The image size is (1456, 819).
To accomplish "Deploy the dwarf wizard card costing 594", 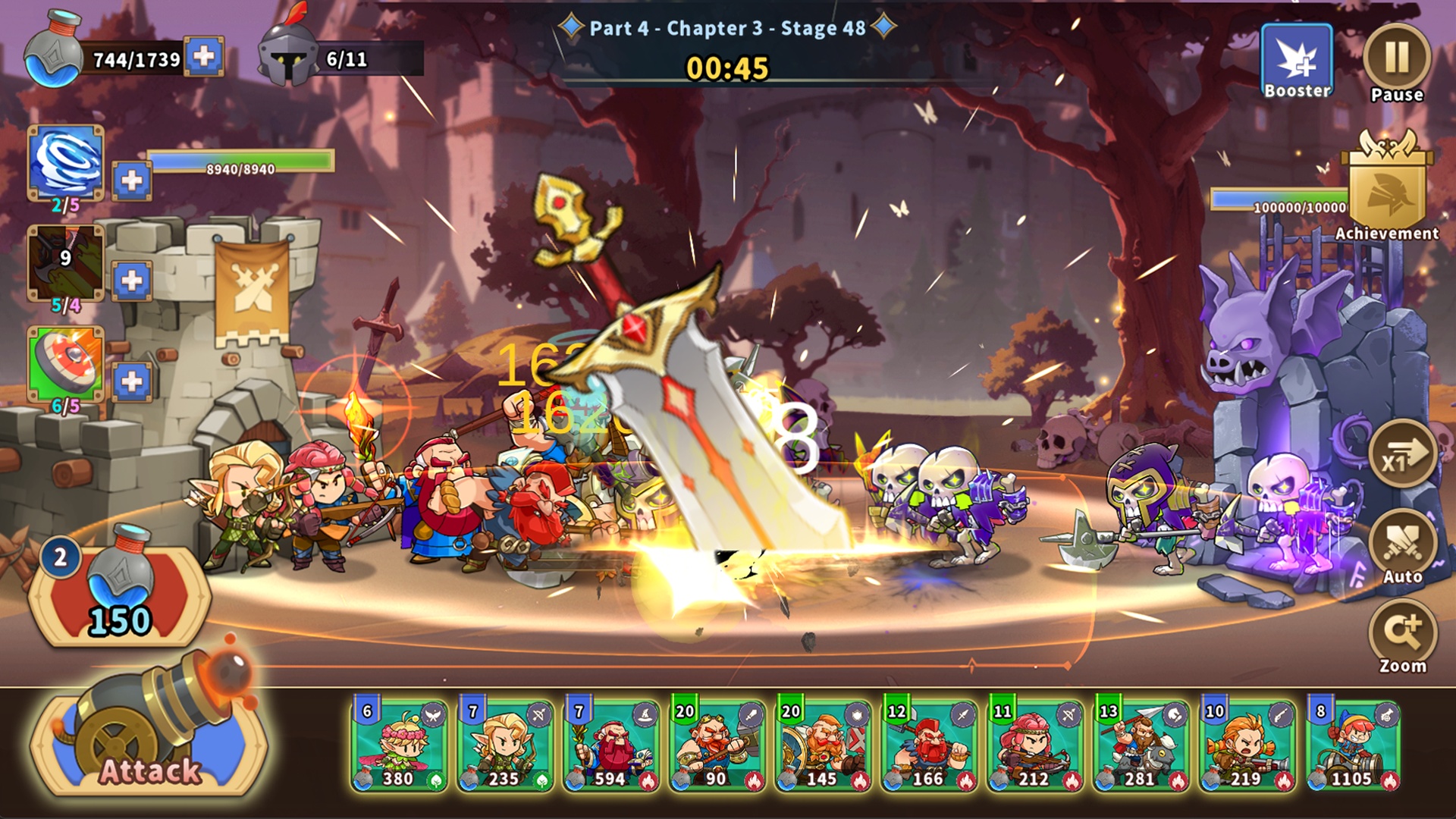I will tap(611, 746).
